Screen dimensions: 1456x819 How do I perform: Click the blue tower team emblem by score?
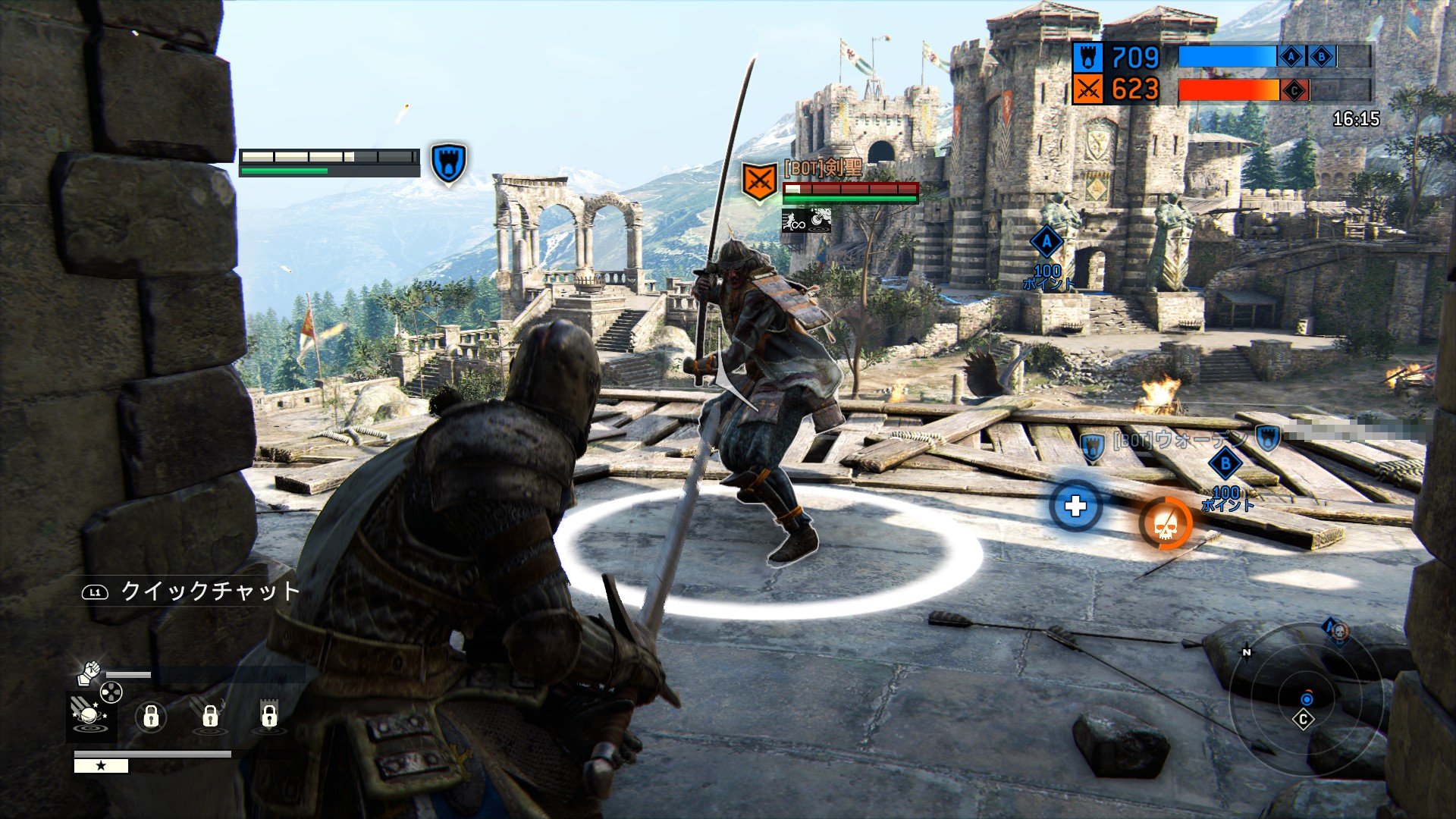point(1087,57)
